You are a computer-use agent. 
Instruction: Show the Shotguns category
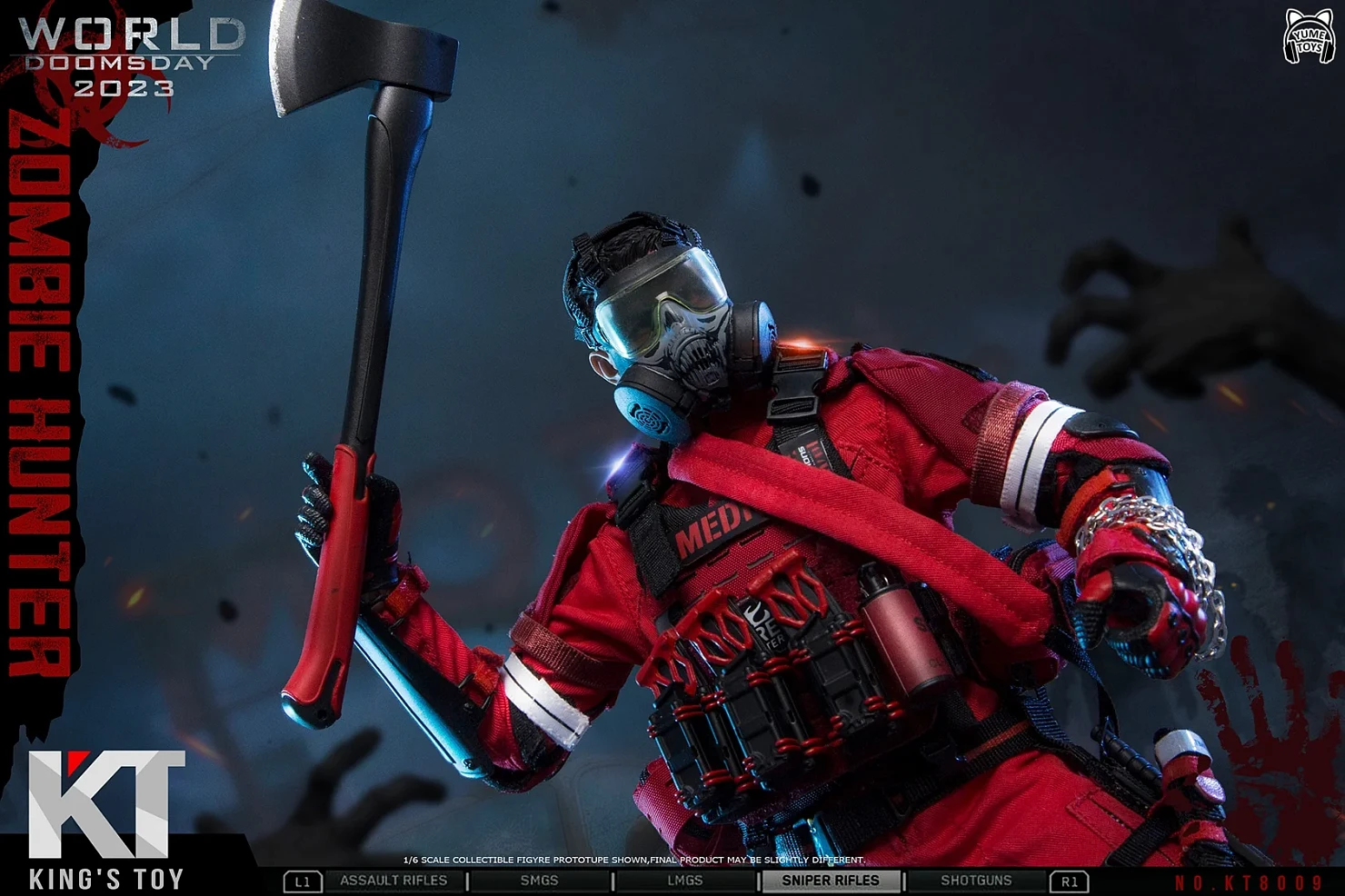976,881
